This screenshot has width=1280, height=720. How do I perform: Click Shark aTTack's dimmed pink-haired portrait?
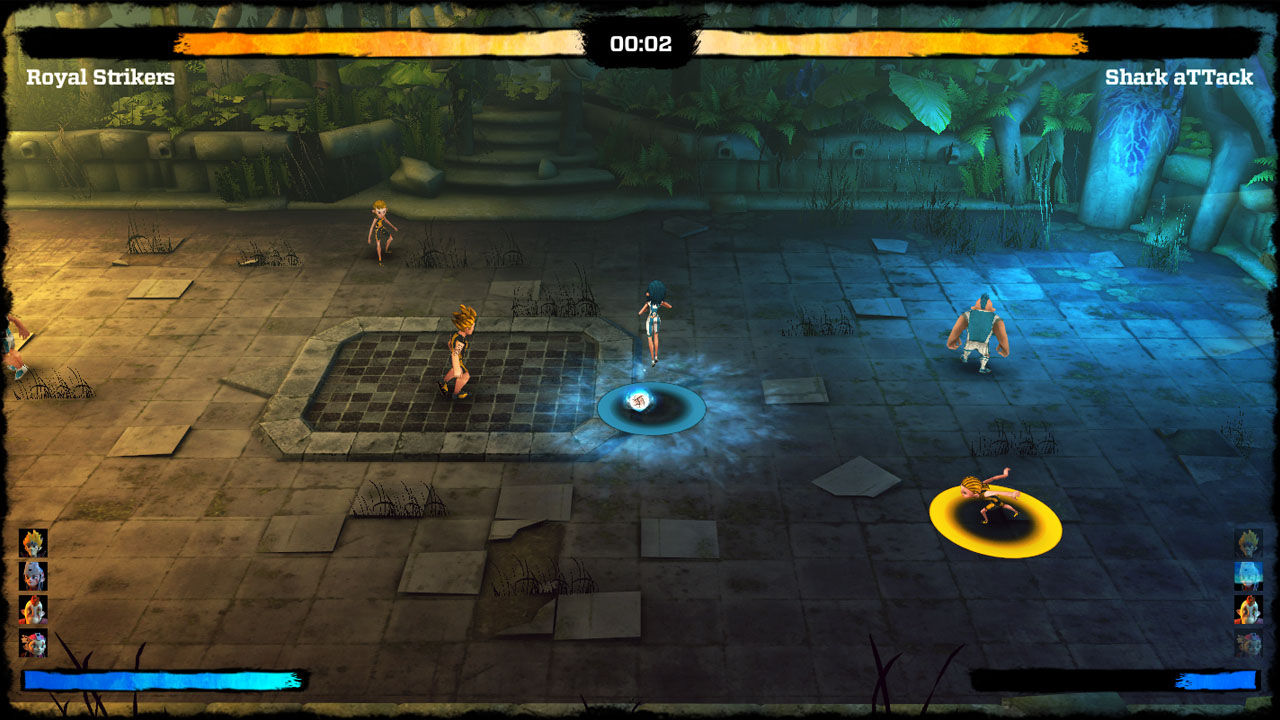coord(1248,643)
